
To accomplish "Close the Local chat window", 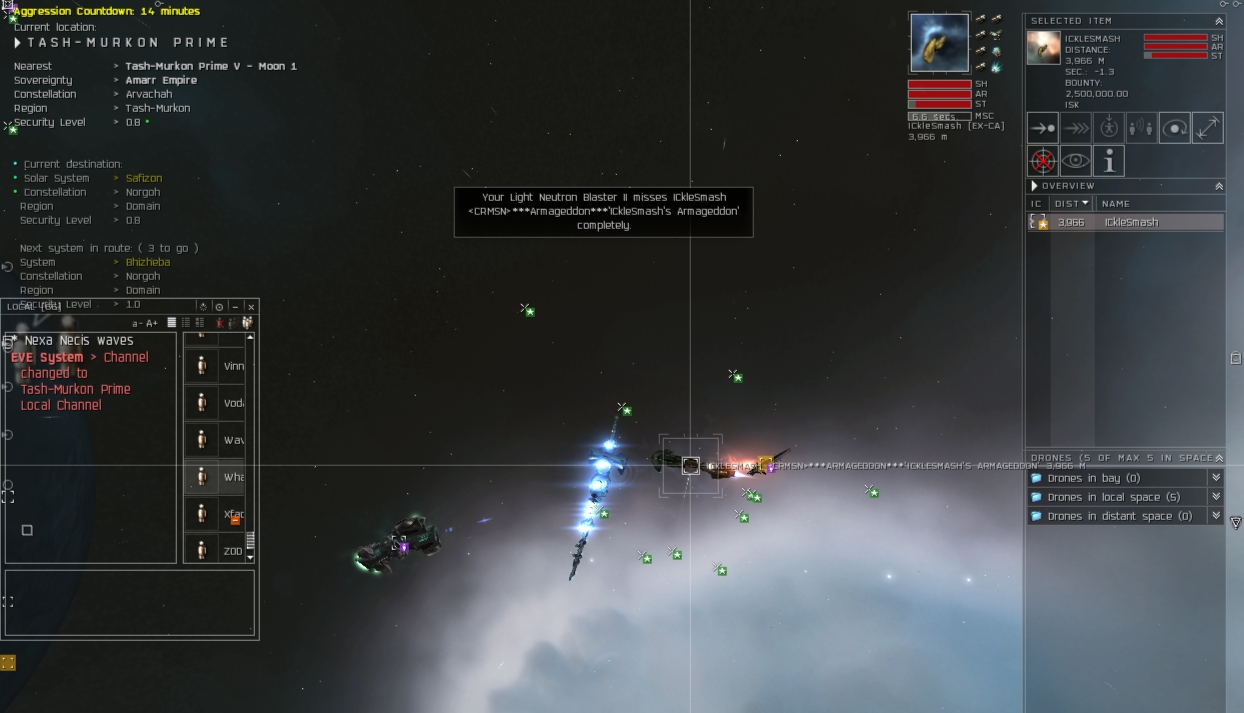I will click(251, 307).
